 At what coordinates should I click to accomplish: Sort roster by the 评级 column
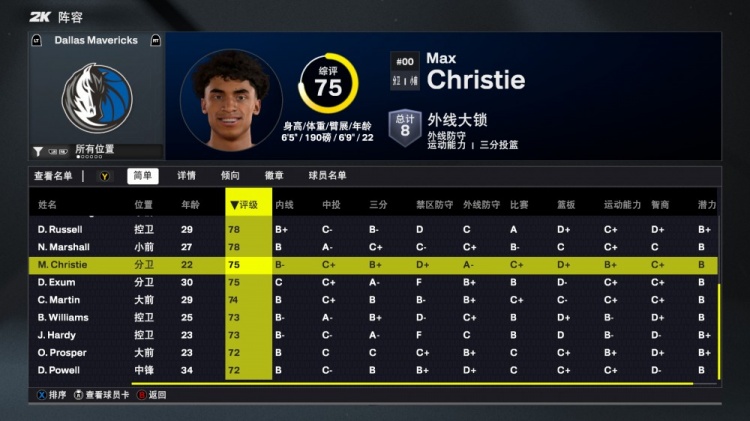(247, 205)
